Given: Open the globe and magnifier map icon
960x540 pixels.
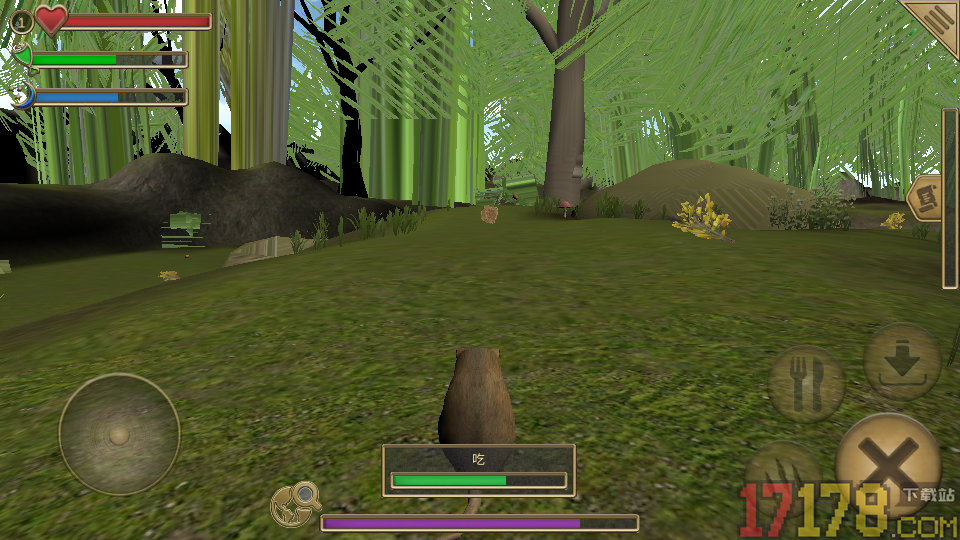Looking at the screenshot, I should click(296, 505).
